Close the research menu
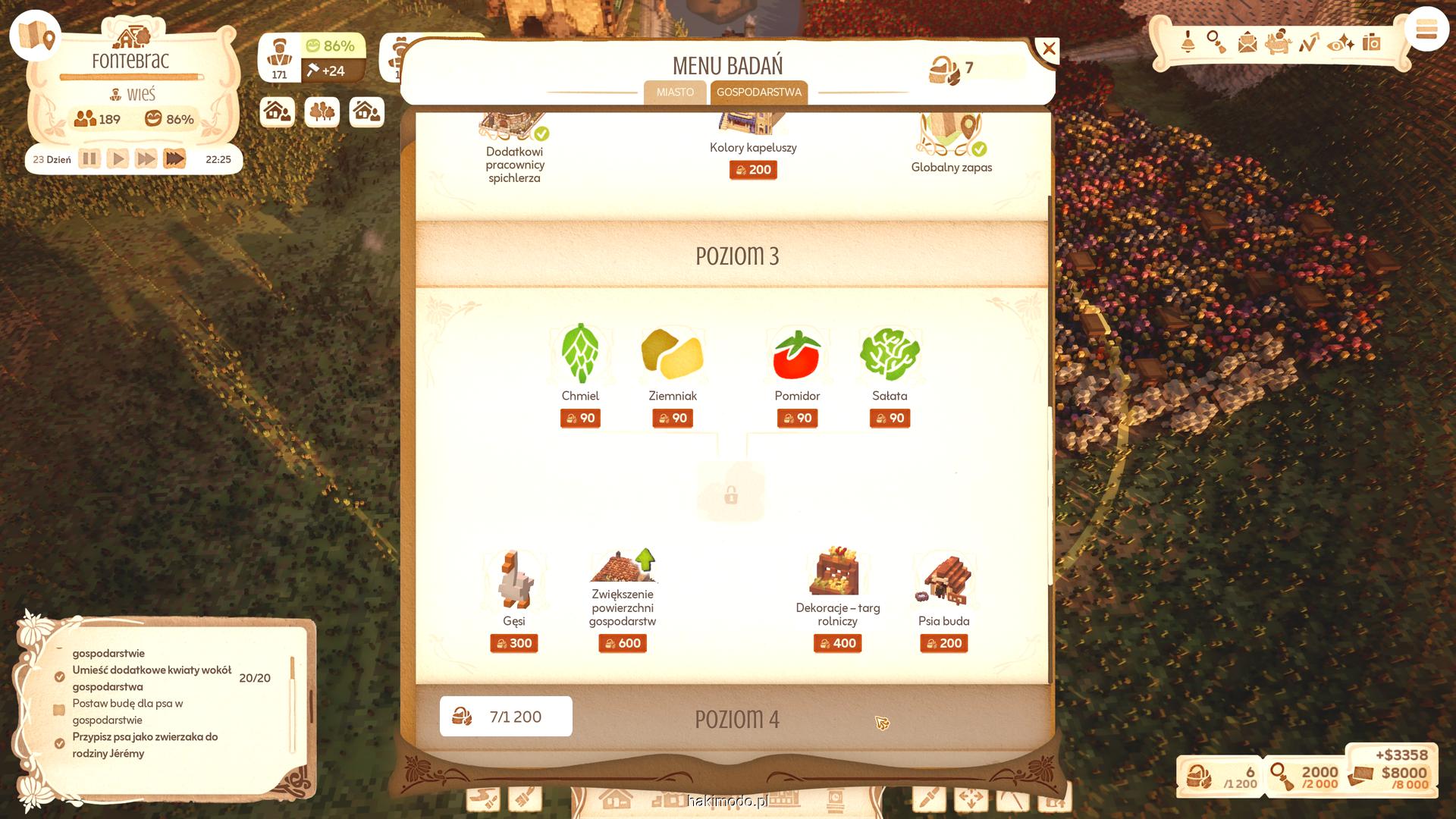1456x819 pixels. coord(1048,50)
